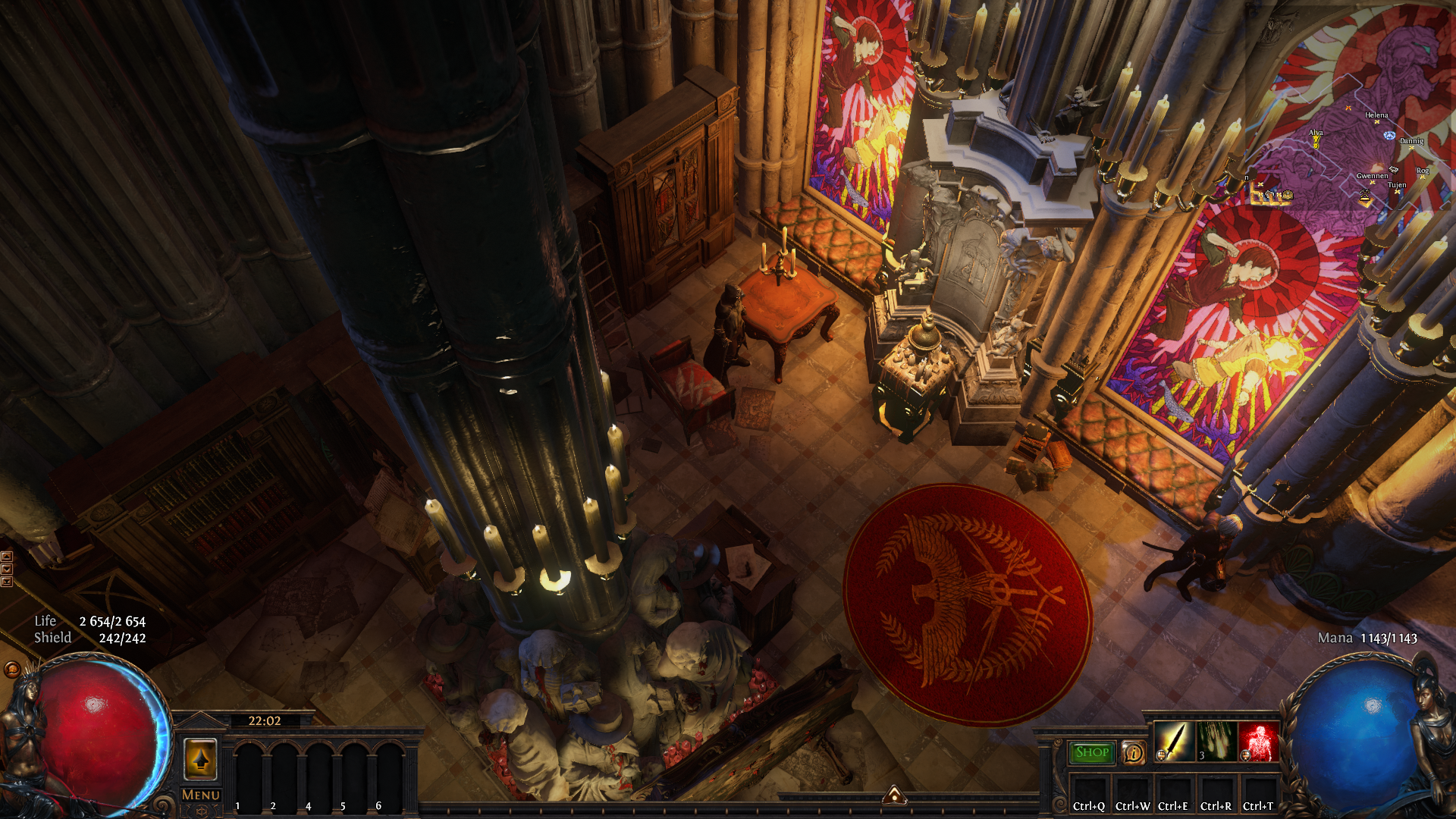Select the falling arrows skill slot
Screen dimensions: 1456x819
[1216, 742]
